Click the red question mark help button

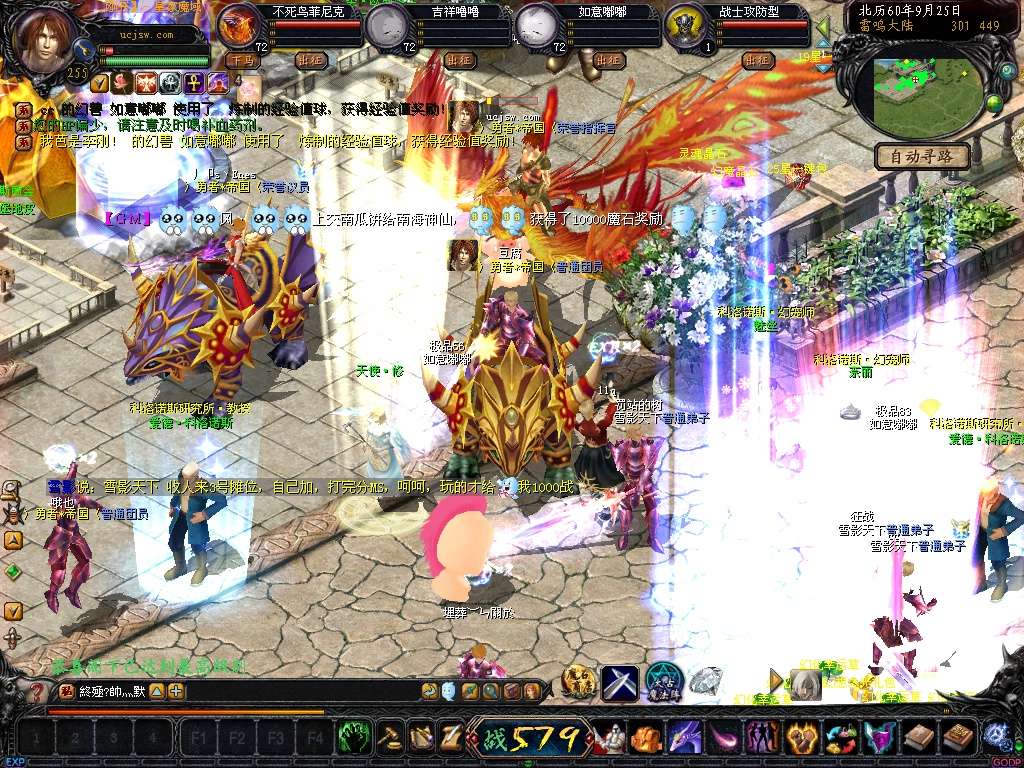coord(37,690)
